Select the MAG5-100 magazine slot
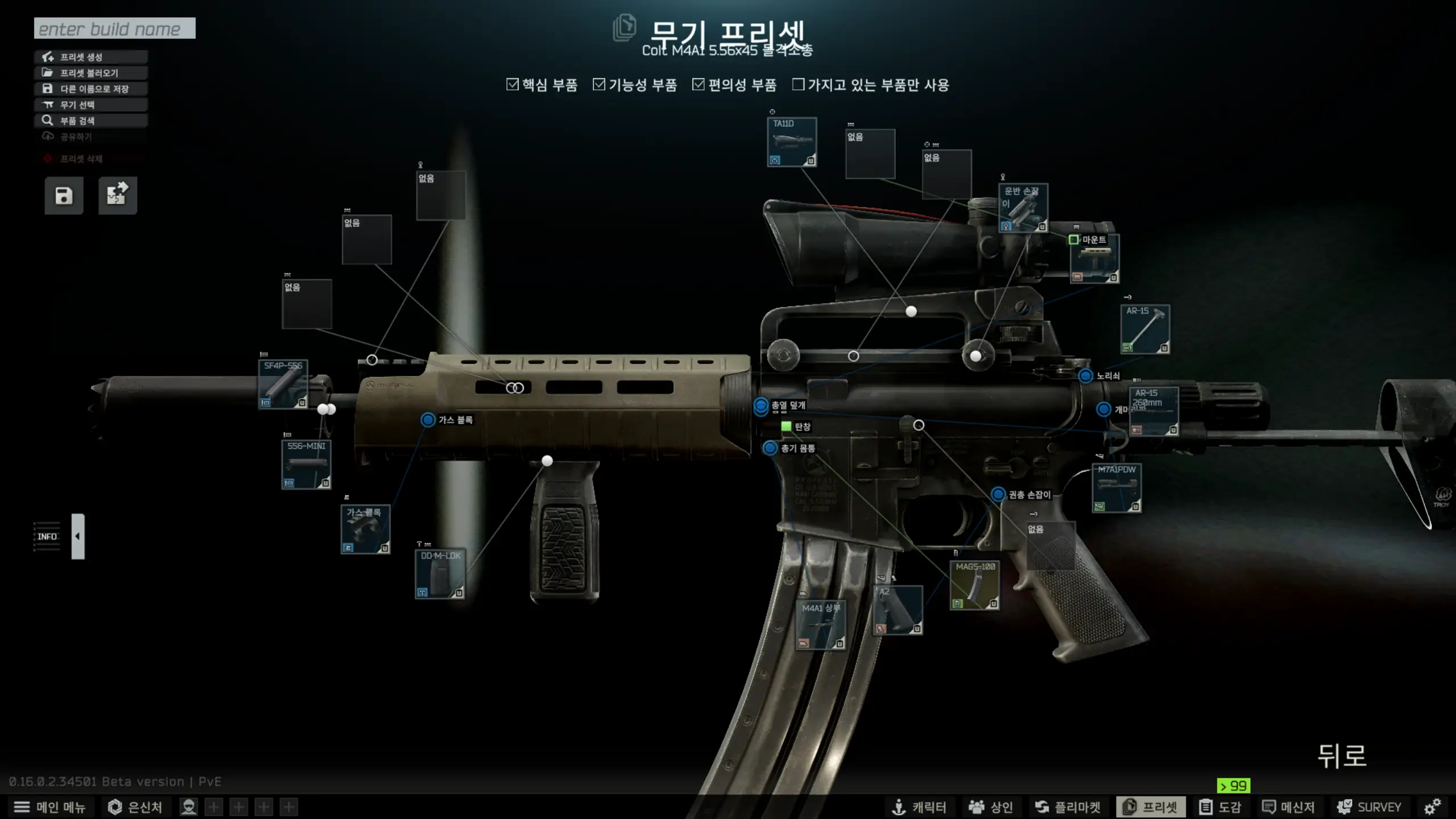The width and height of the screenshot is (1456, 819). (974, 585)
